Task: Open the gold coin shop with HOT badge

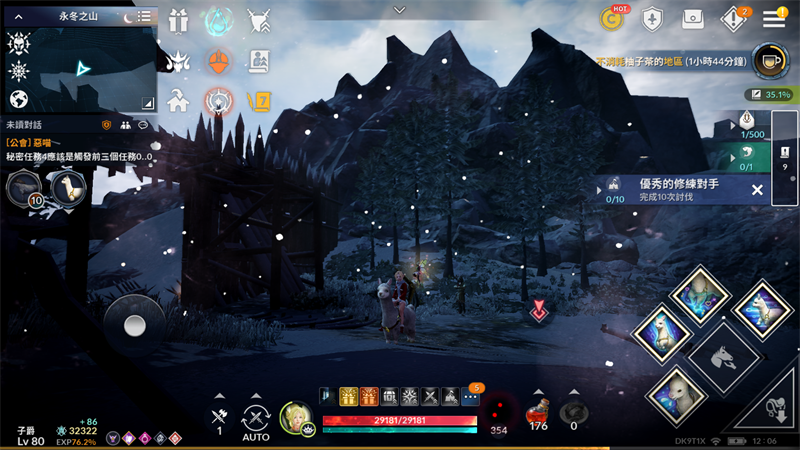Action: 612,18
